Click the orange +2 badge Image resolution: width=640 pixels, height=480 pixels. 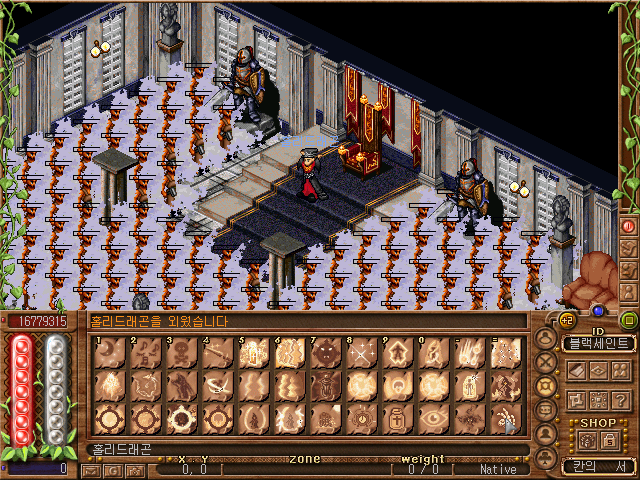[x=567, y=320]
